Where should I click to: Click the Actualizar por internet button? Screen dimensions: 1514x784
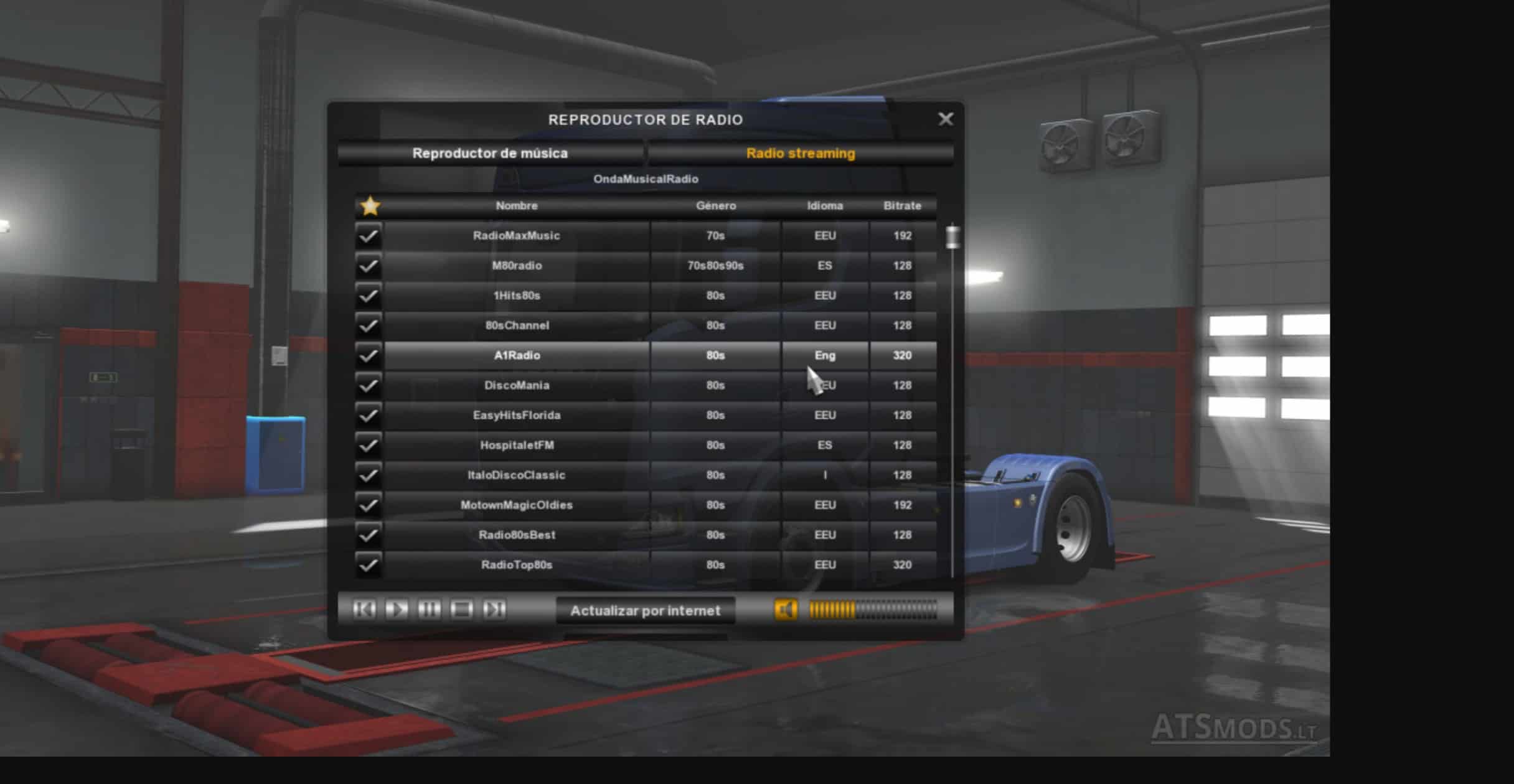click(645, 610)
